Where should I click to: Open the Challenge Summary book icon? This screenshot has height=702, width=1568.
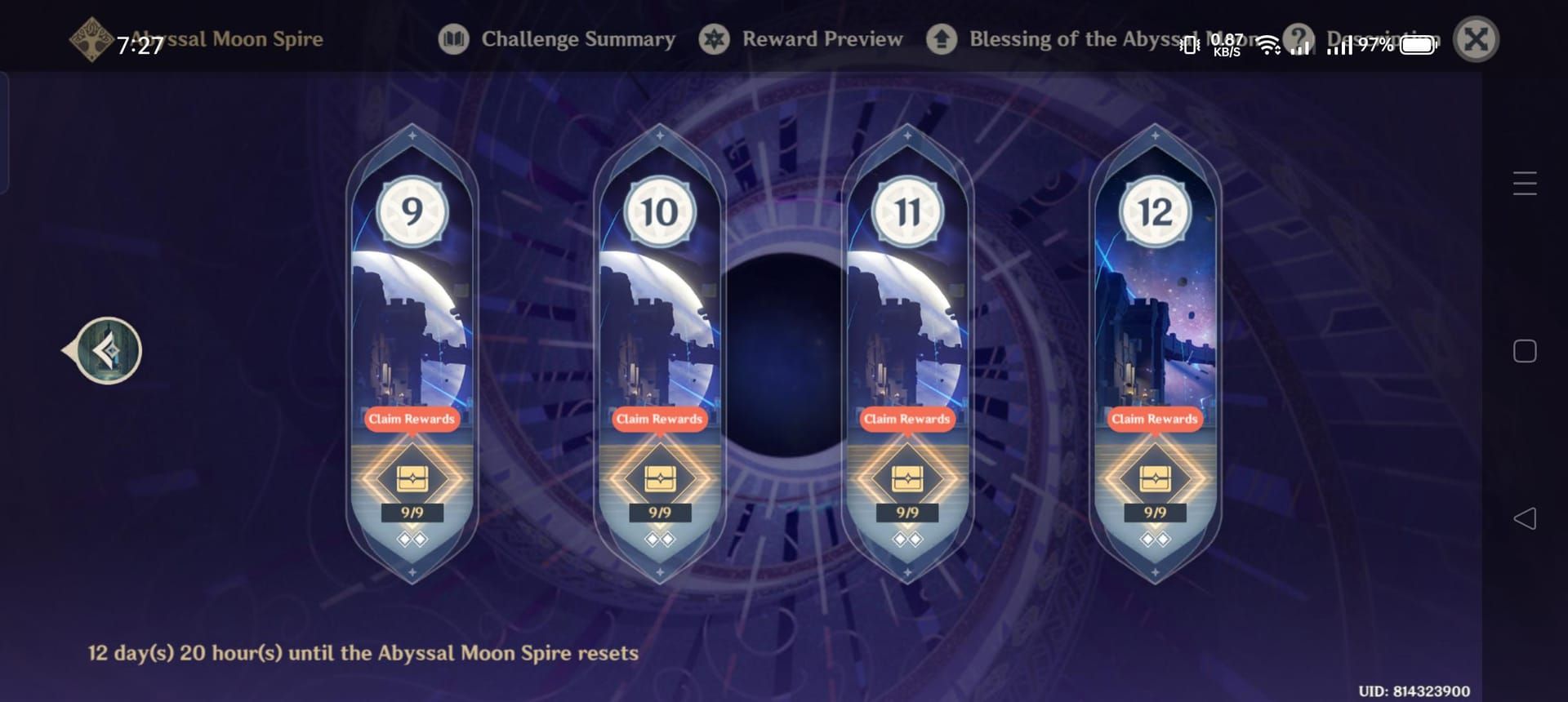click(456, 38)
